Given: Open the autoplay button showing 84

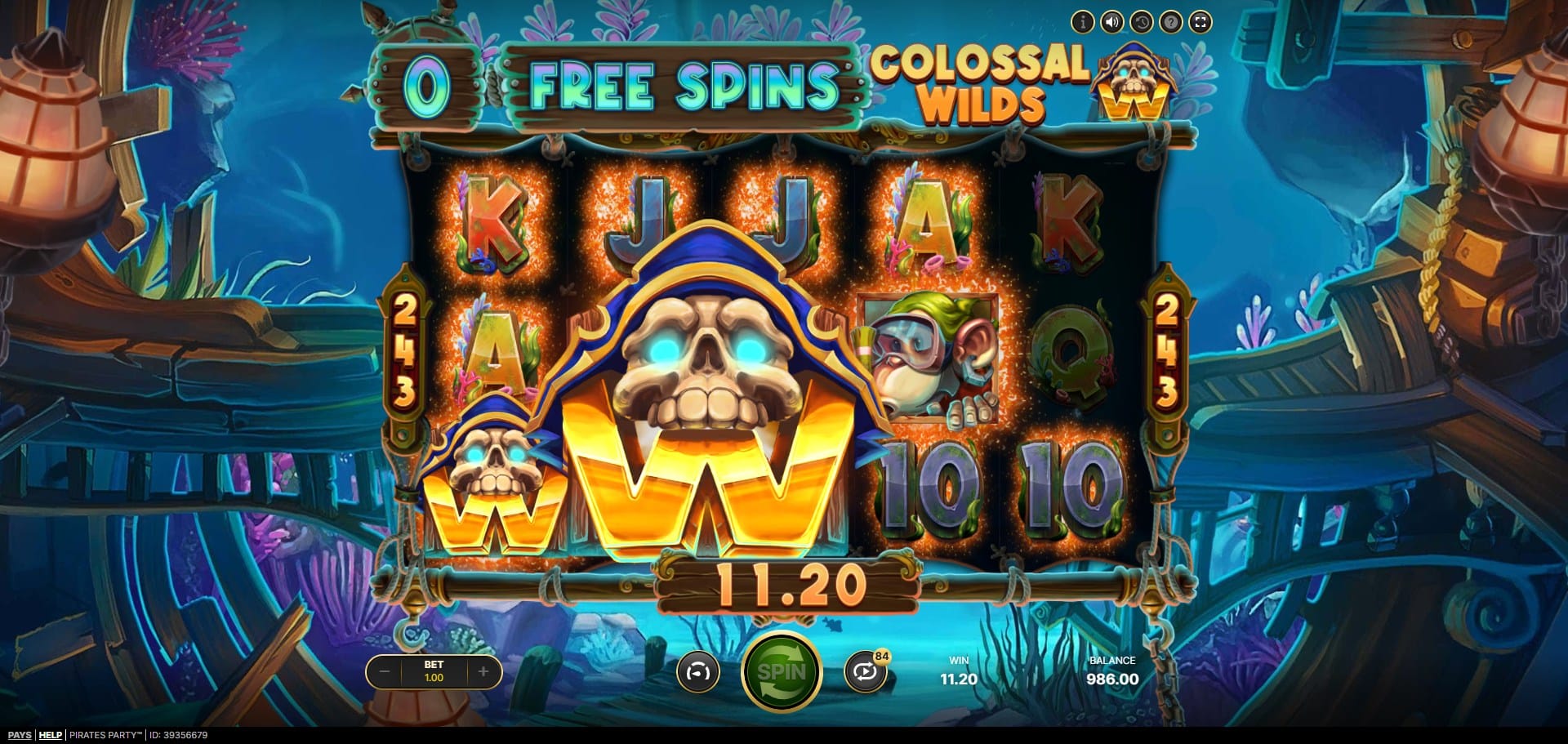Looking at the screenshot, I should coord(866,672).
